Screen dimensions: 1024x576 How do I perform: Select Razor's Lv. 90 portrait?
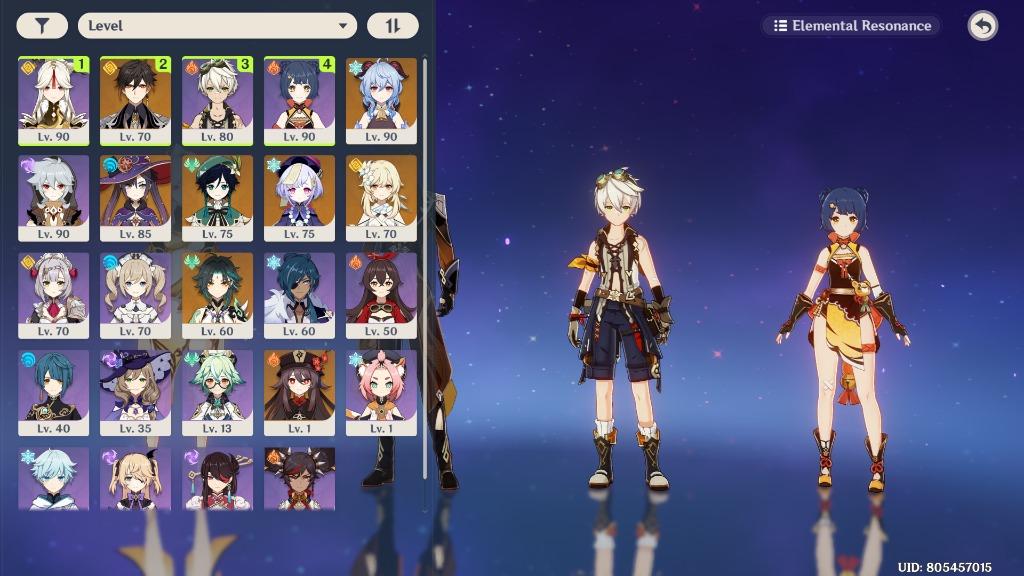53,197
